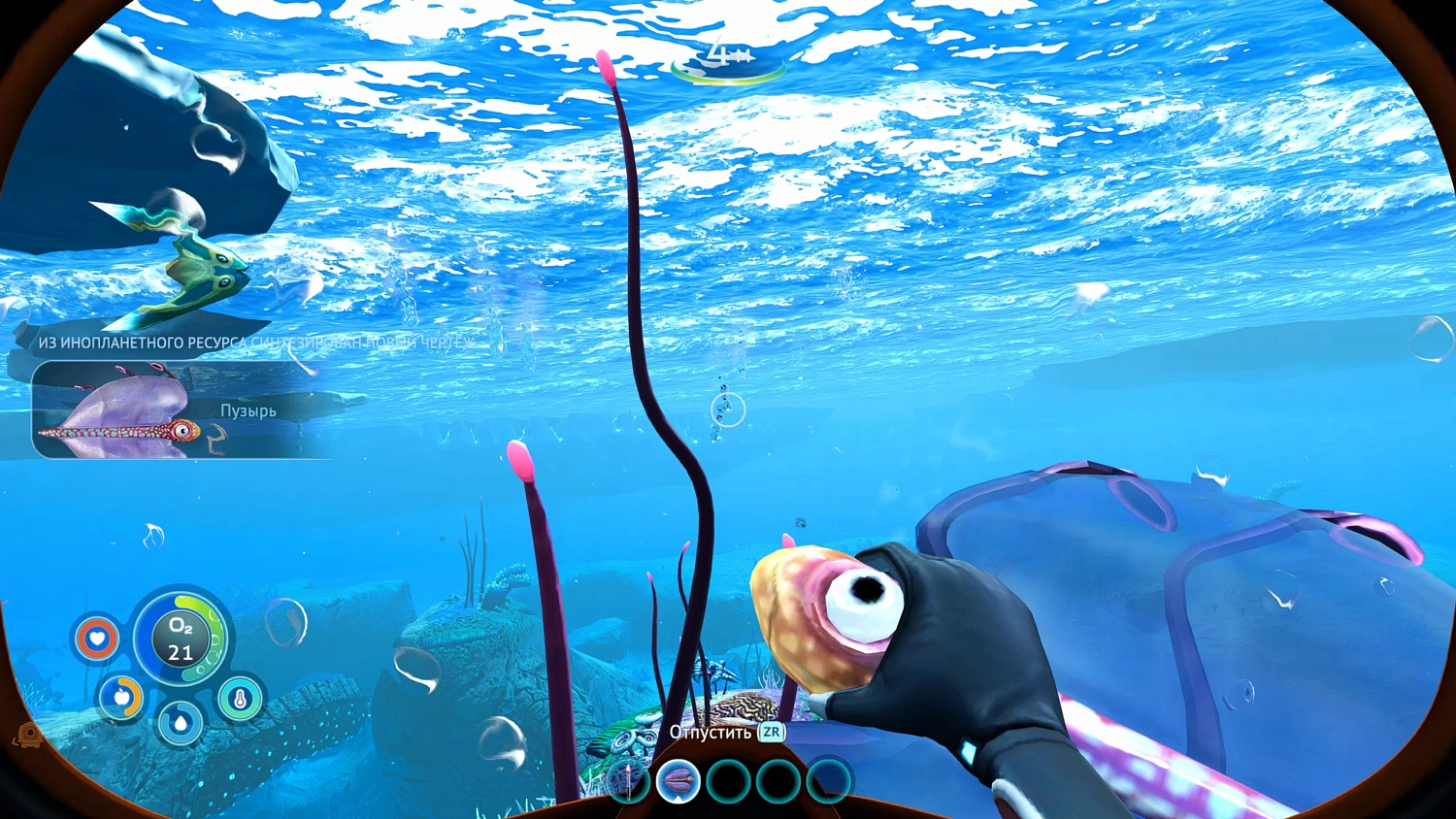Click the Пузырь notification label
This screenshot has height=819, width=1456.
(247, 410)
